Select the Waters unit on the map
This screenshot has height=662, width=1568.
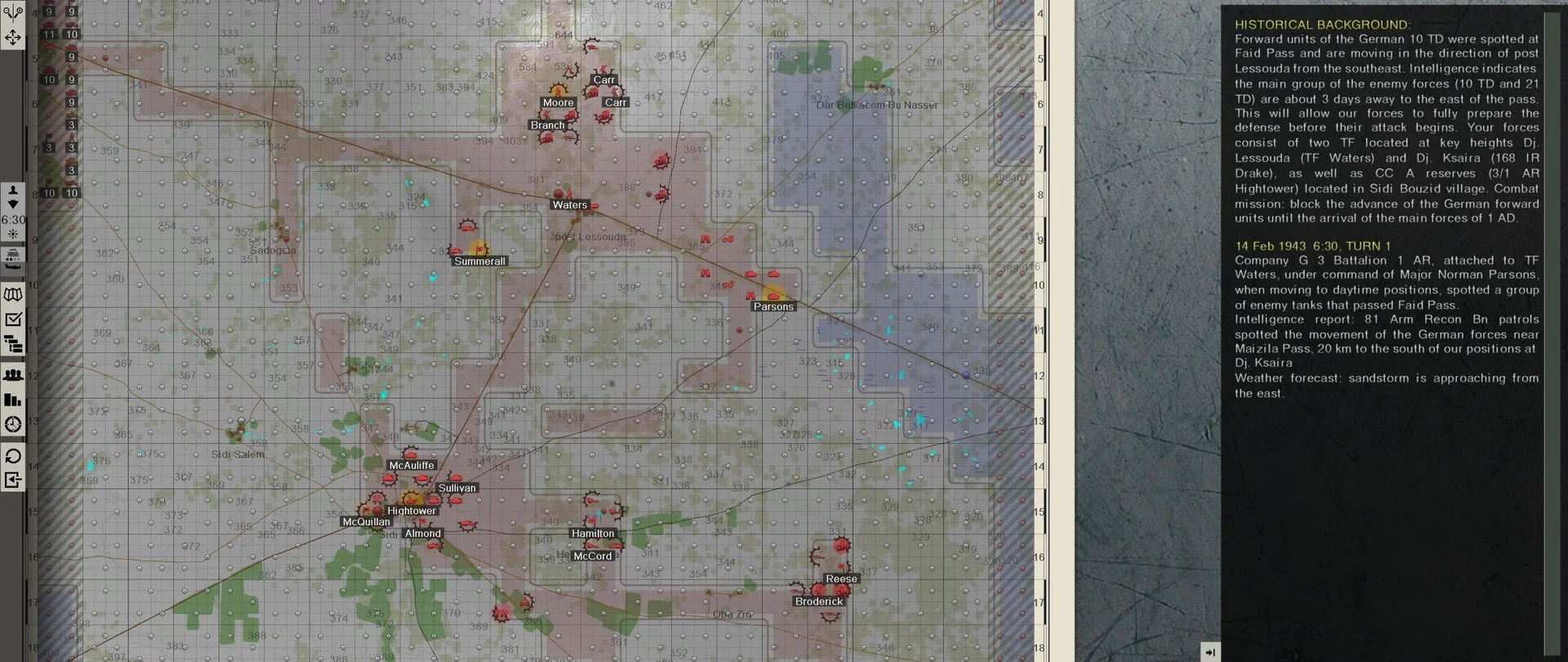coord(568,205)
